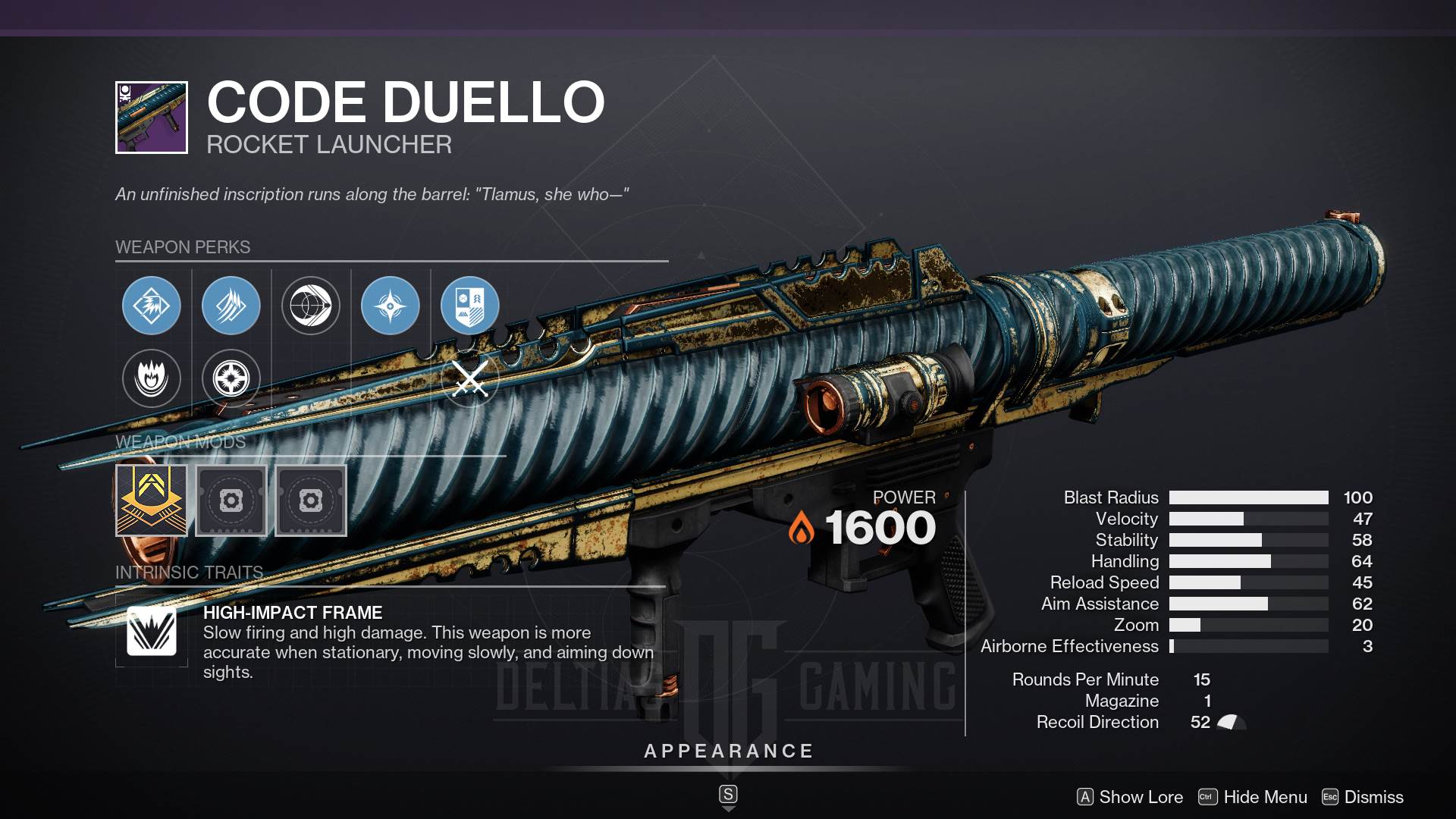Dismiss the weapon inspection screen

[x=1363, y=797]
